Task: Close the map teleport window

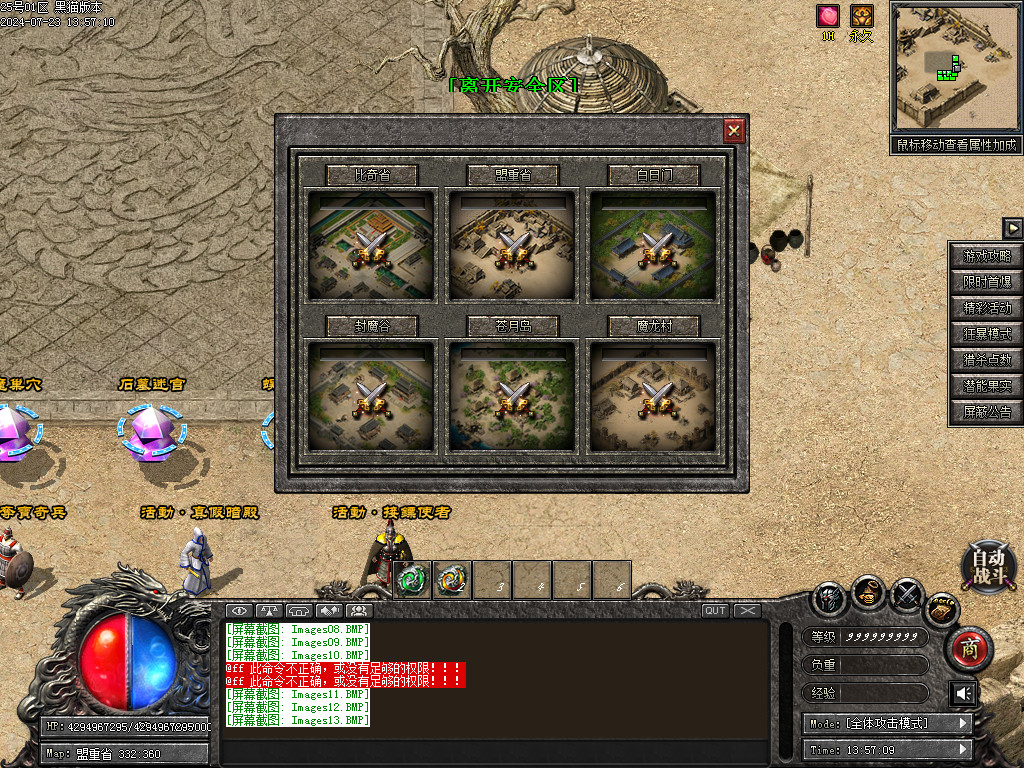Action: click(734, 131)
